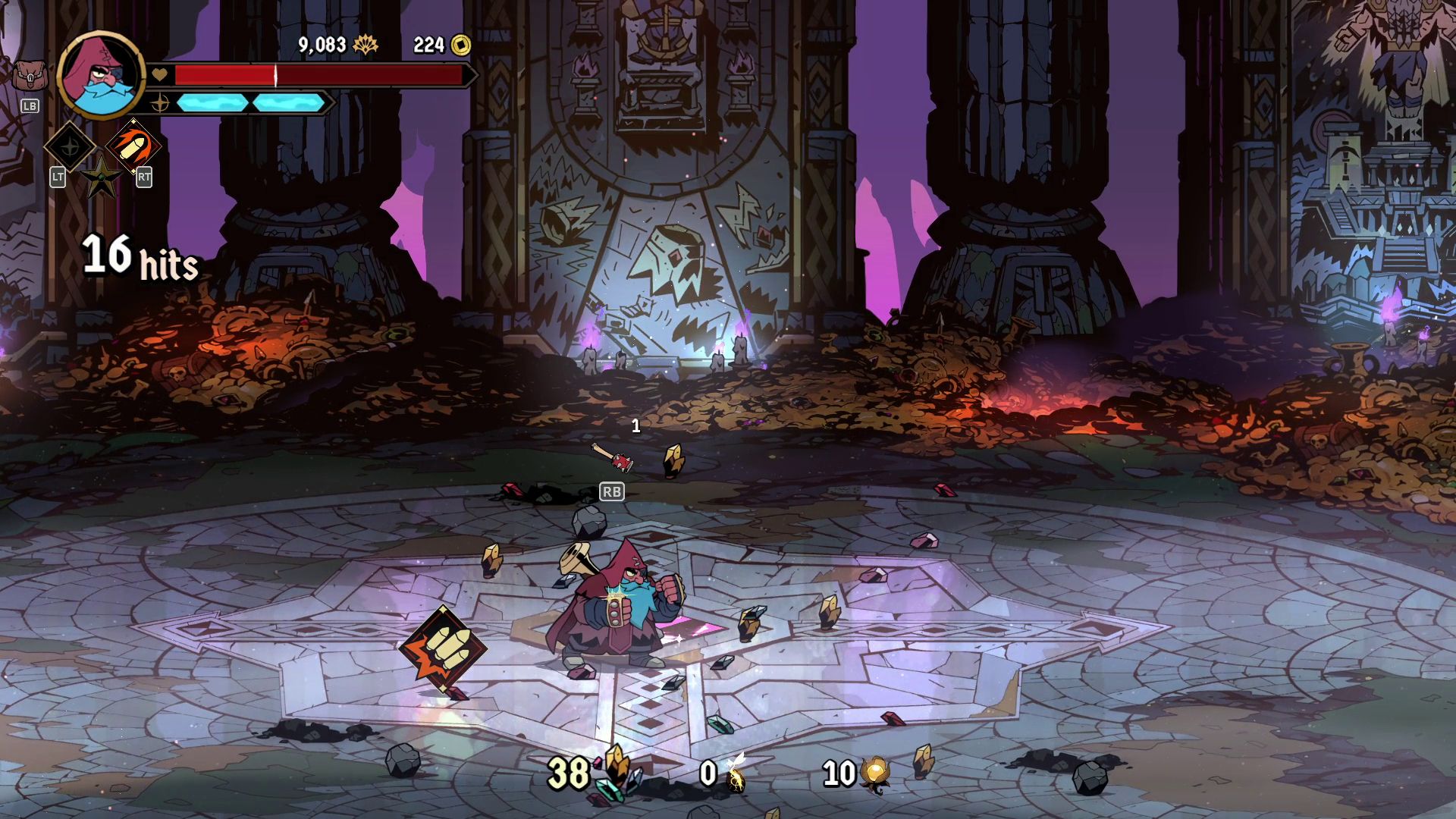1456x819 pixels.
Task: Click the hooded dwarf character portrait
Action: [x=101, y=75]
